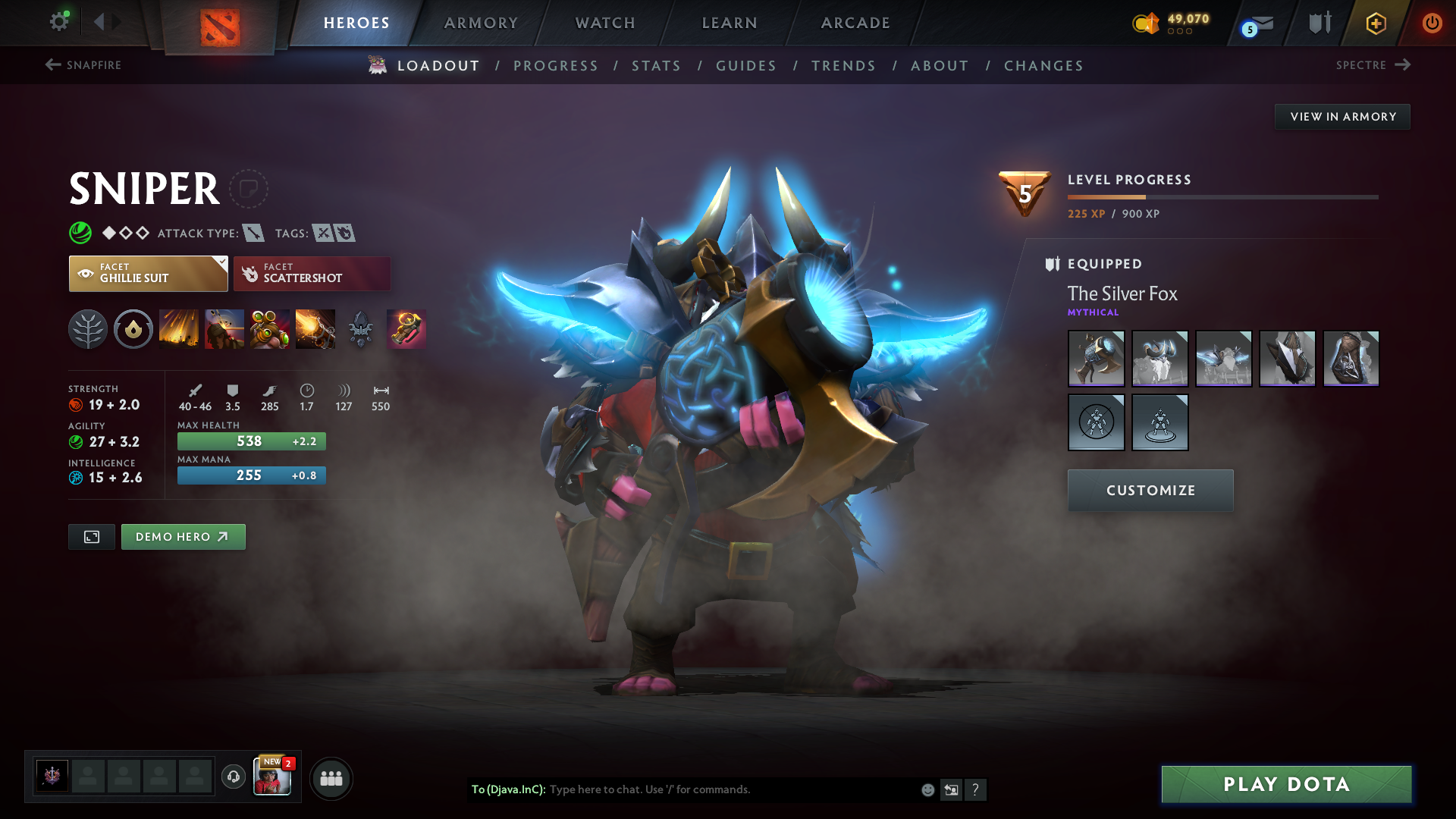Start matchmaking with Play Dota
Viewport: 1456px width, 819px height.
coord(1286,784)
